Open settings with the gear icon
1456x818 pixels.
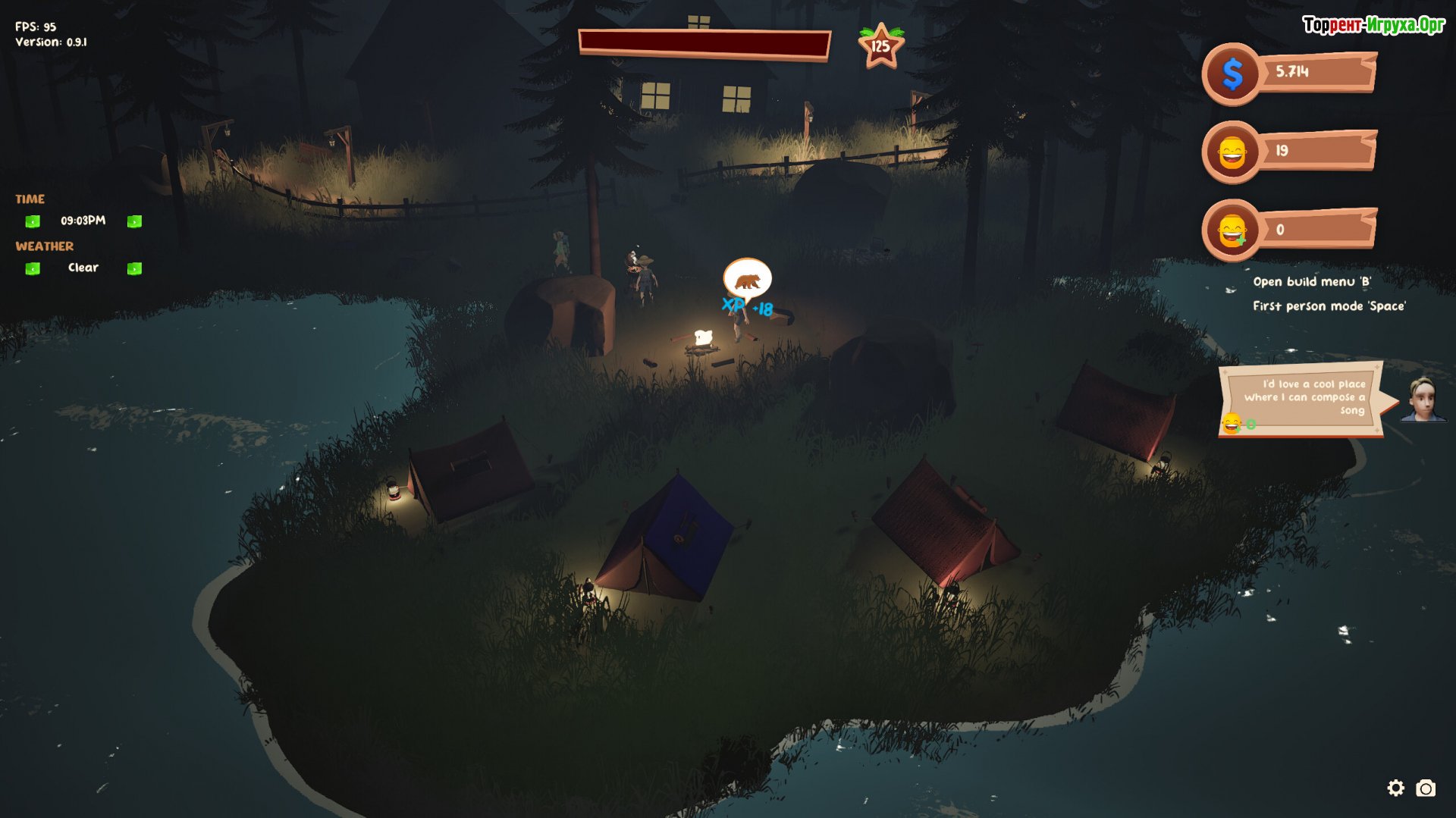click(x=1395, y=788)
